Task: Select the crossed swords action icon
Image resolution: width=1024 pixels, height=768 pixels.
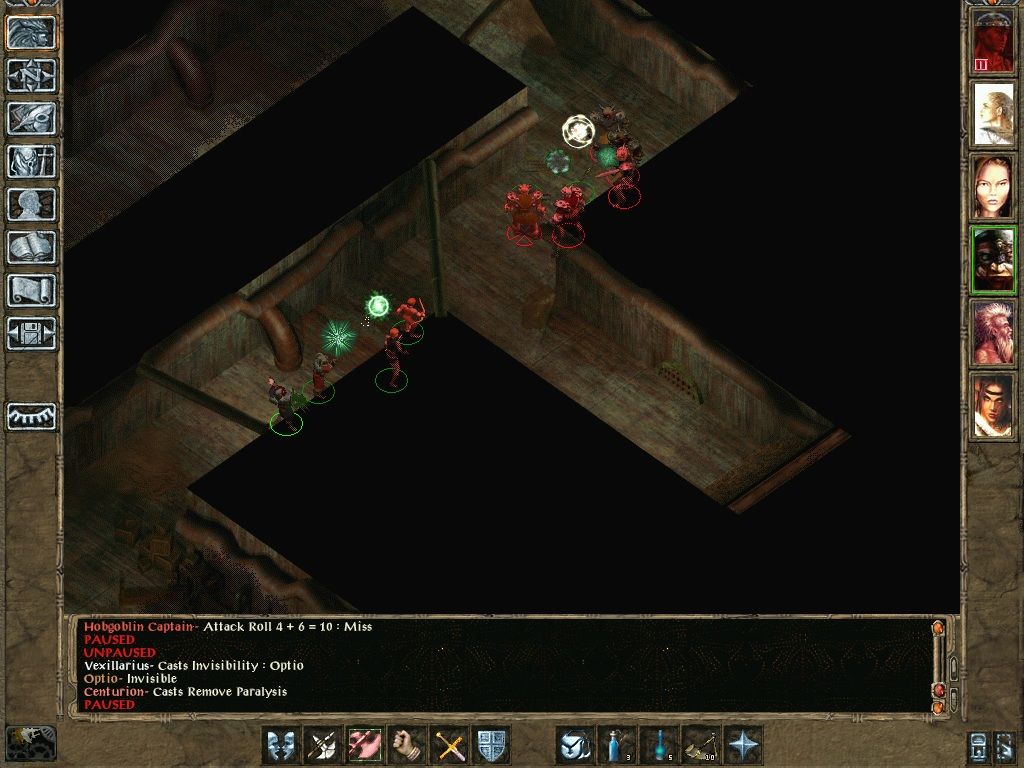Action: (x=449, y=745)
